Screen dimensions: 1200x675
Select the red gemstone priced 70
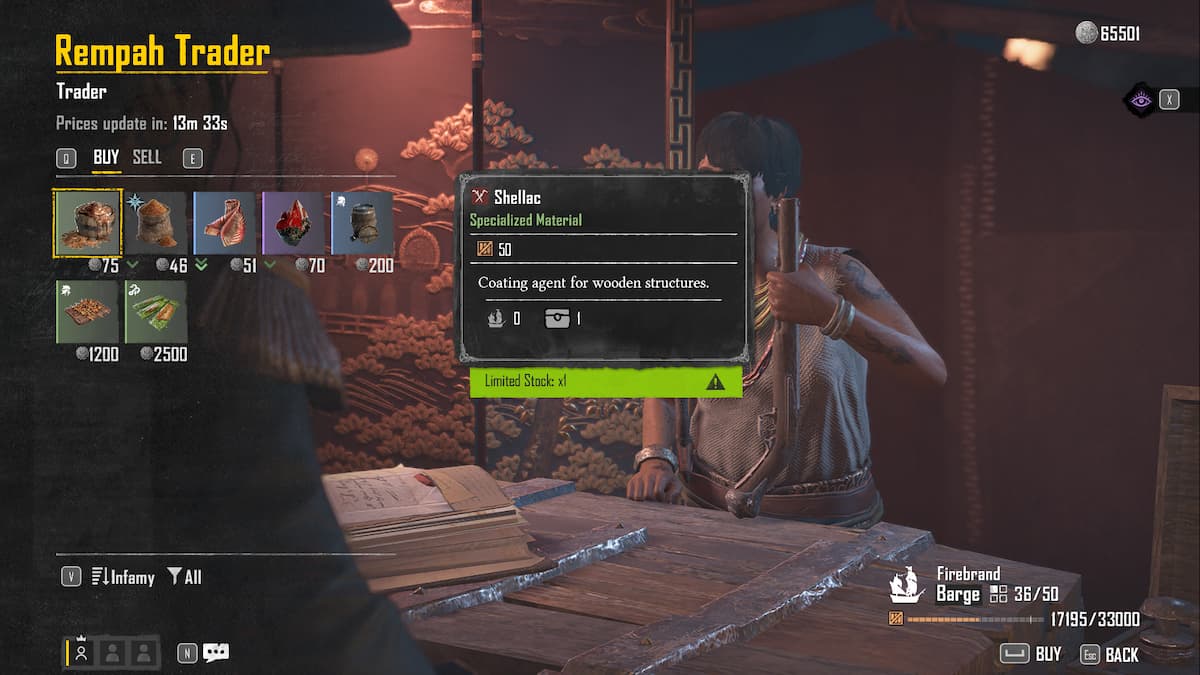tap(294, 223)
